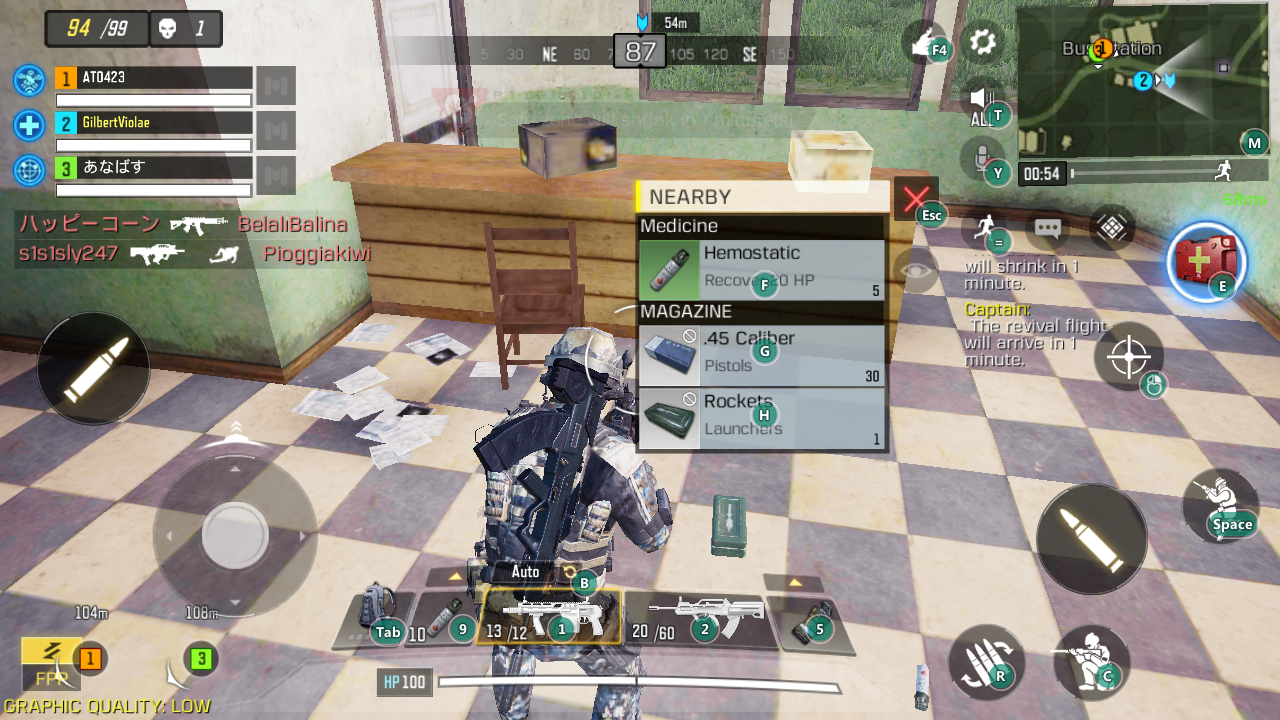The height and width of the screenshot is (720, 1280).
Task: Fire with the right bullet button
Action: pyautogui.click(x=1091, y=540)
